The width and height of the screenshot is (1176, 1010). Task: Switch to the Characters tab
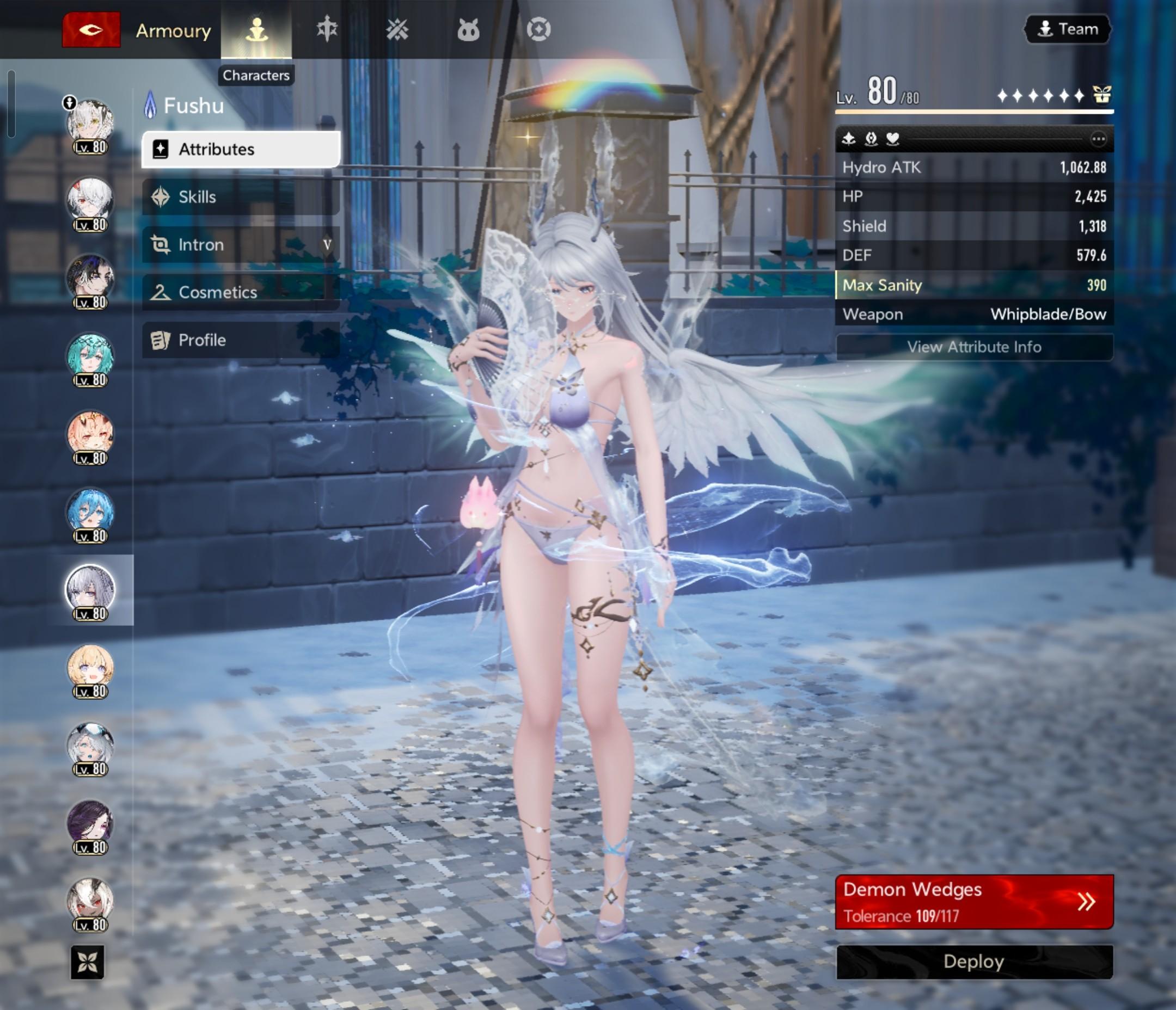pos(256,29)
